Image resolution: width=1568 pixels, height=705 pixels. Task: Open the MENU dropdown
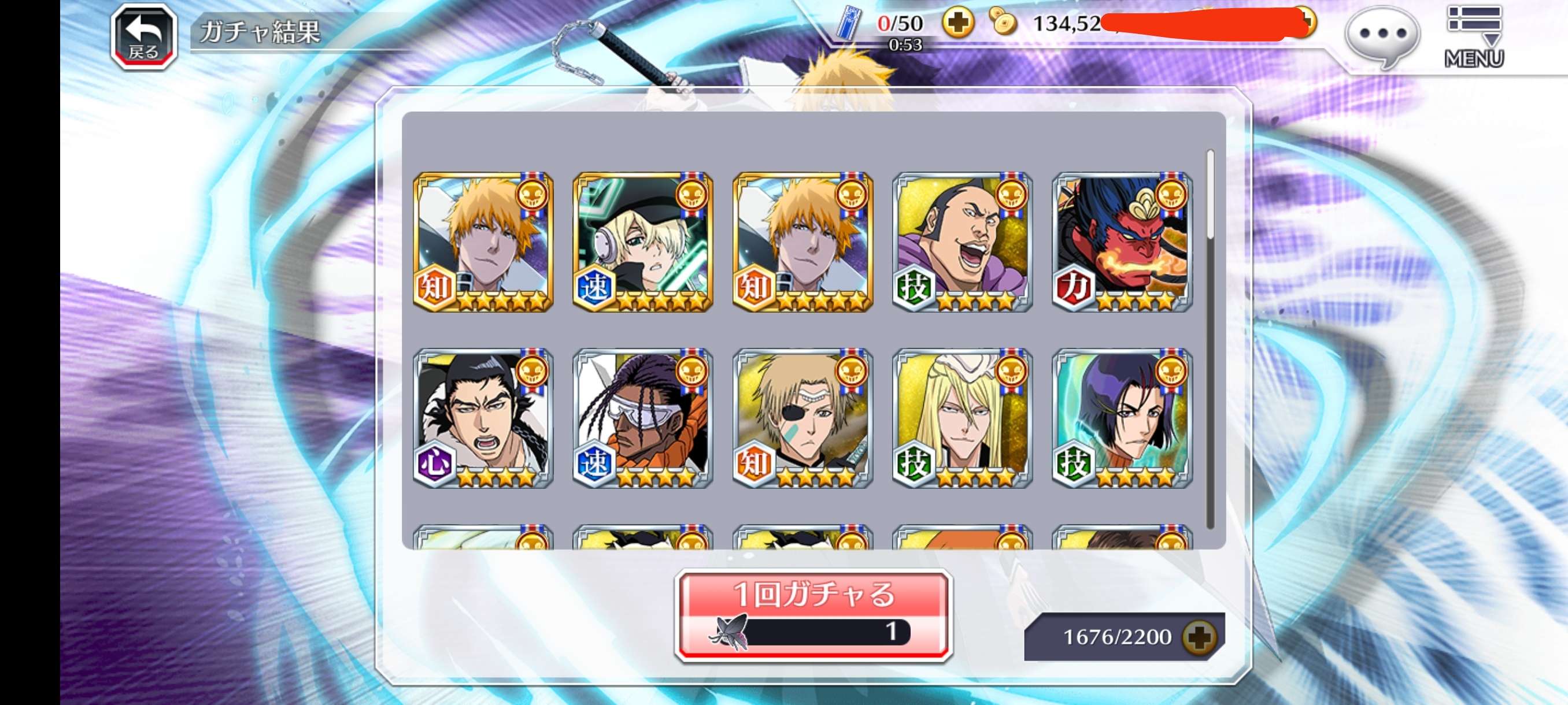(x=1474, y=36)
